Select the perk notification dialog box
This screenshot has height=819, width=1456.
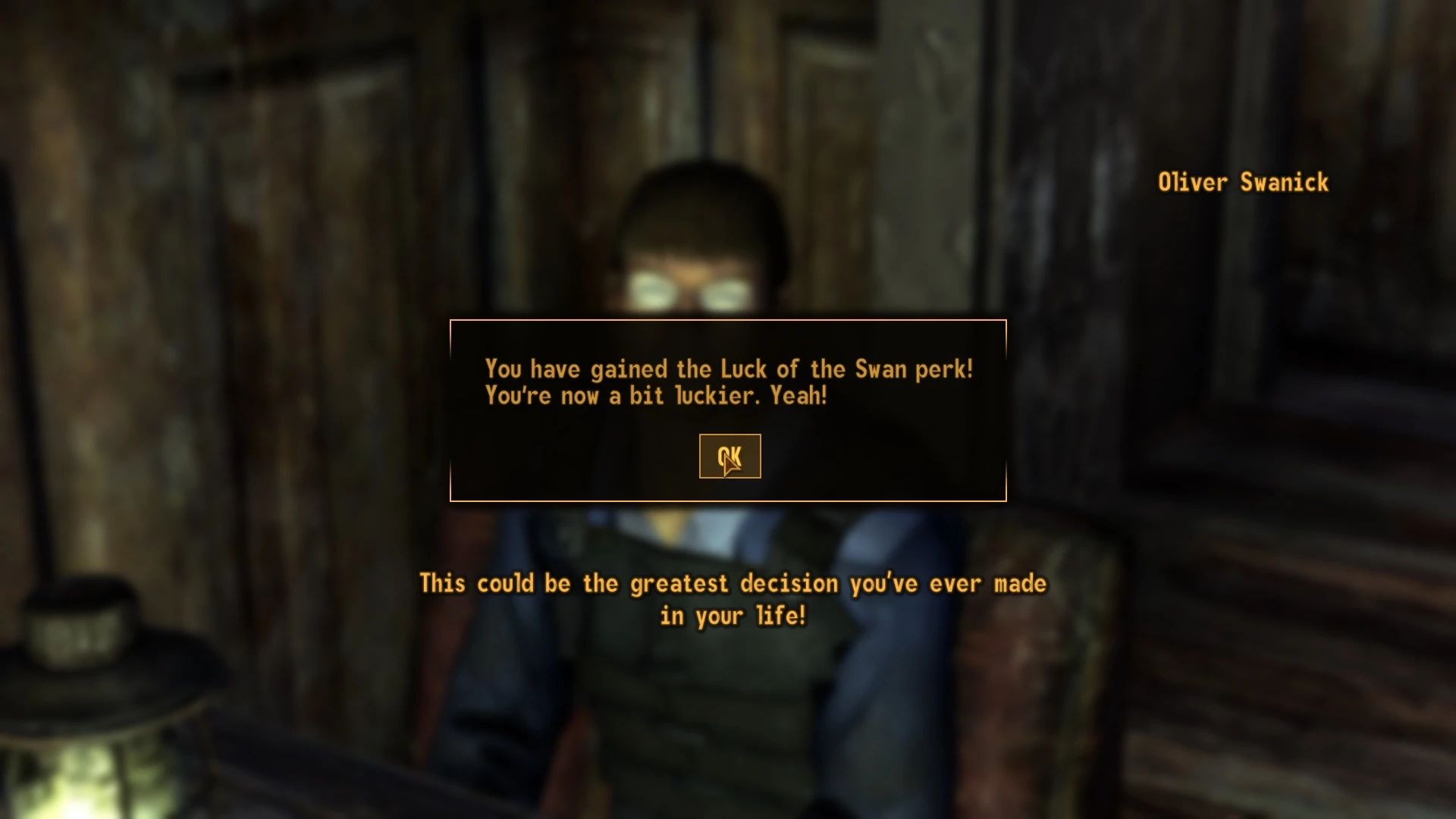point(728,409)
